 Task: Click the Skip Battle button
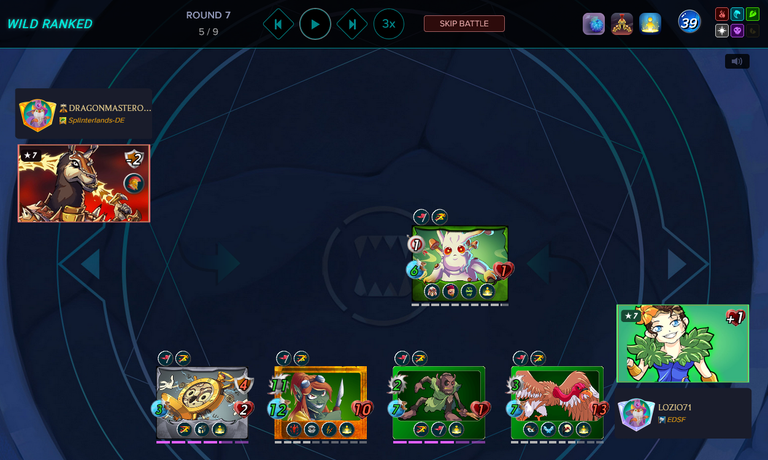click(x=464, y=24)
